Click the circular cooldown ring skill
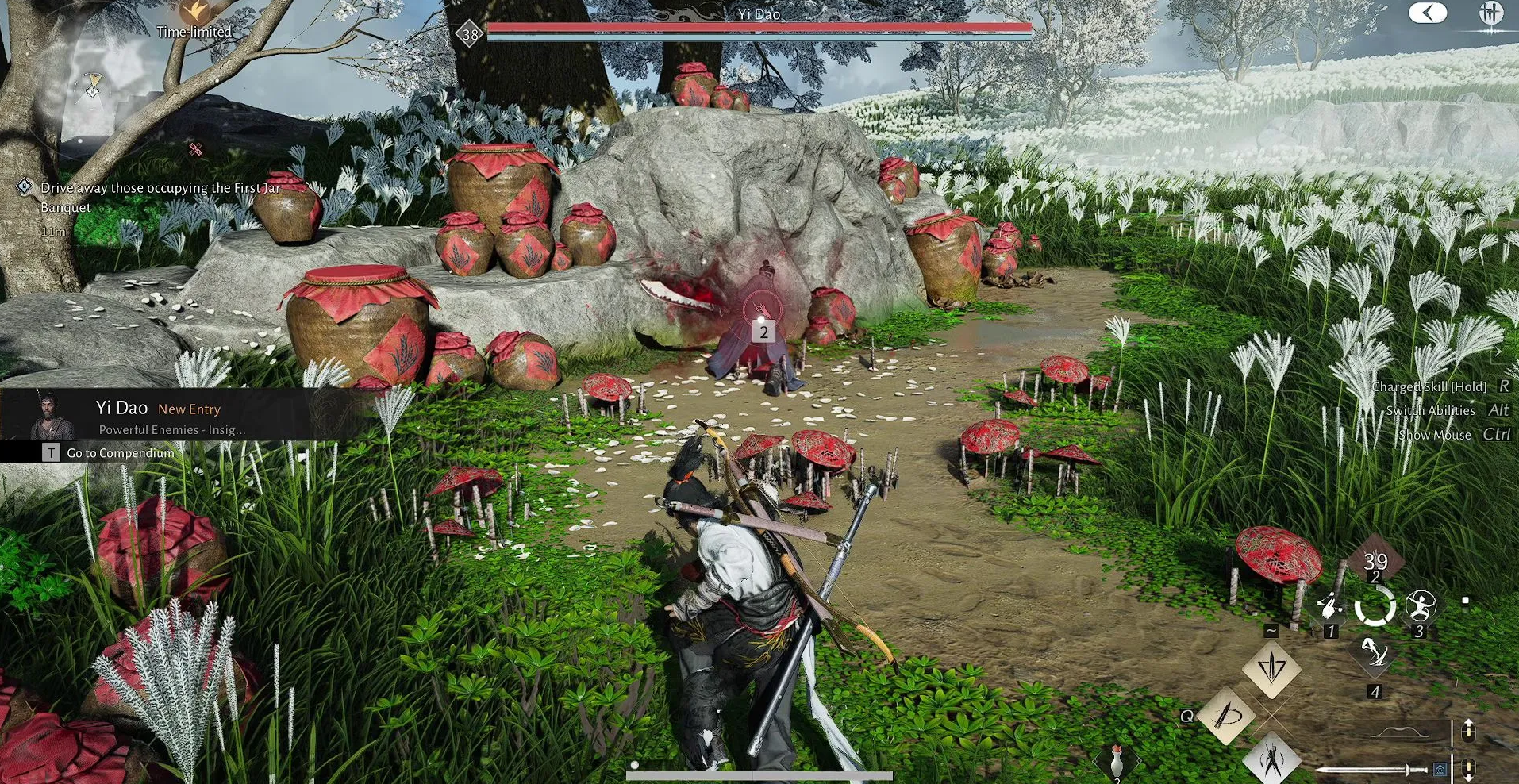Image resolution: width=1519 pixels, height=784 pixels. [1375, 608]
